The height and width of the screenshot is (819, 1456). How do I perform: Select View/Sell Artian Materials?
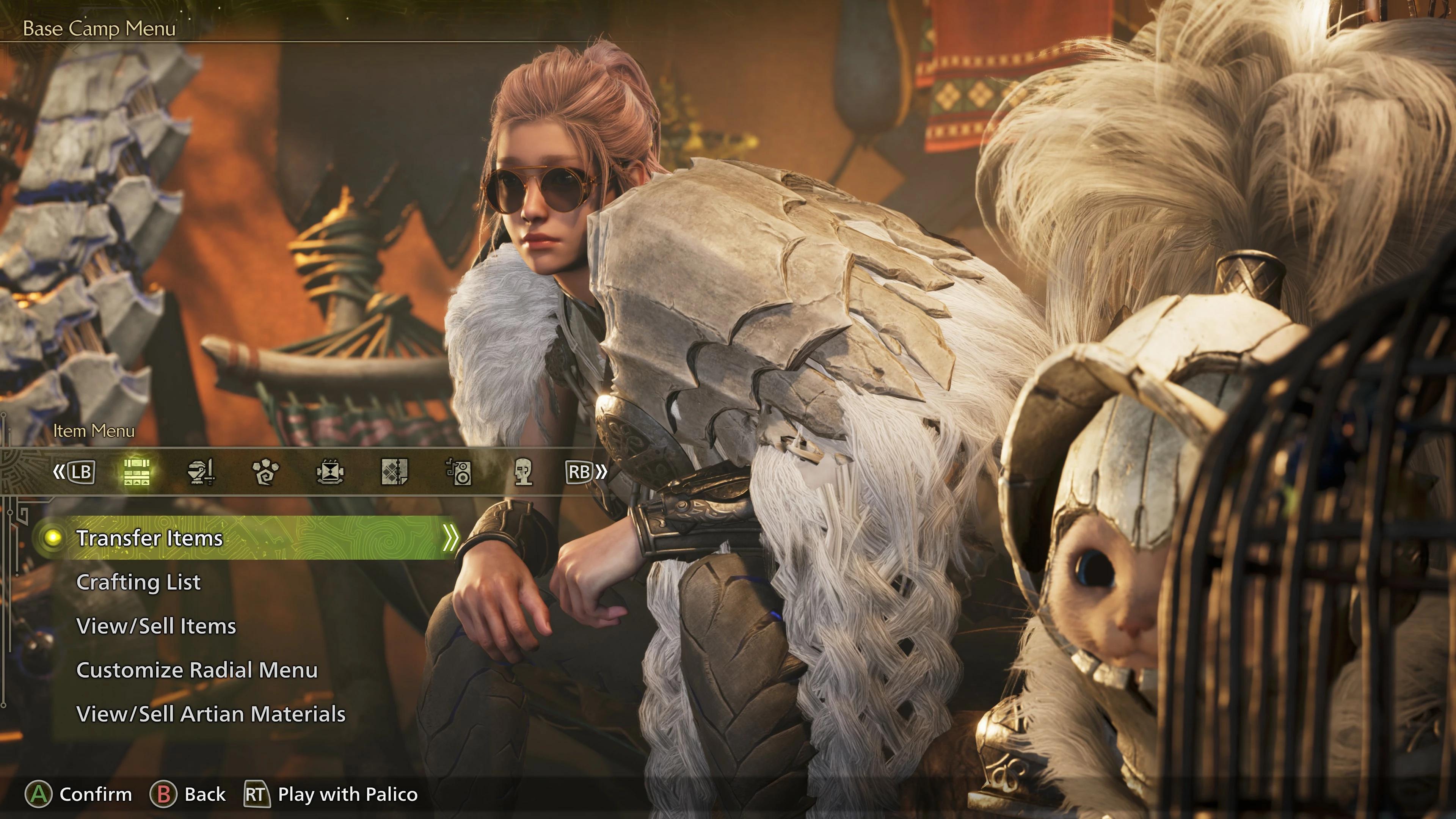pos(211,714)
